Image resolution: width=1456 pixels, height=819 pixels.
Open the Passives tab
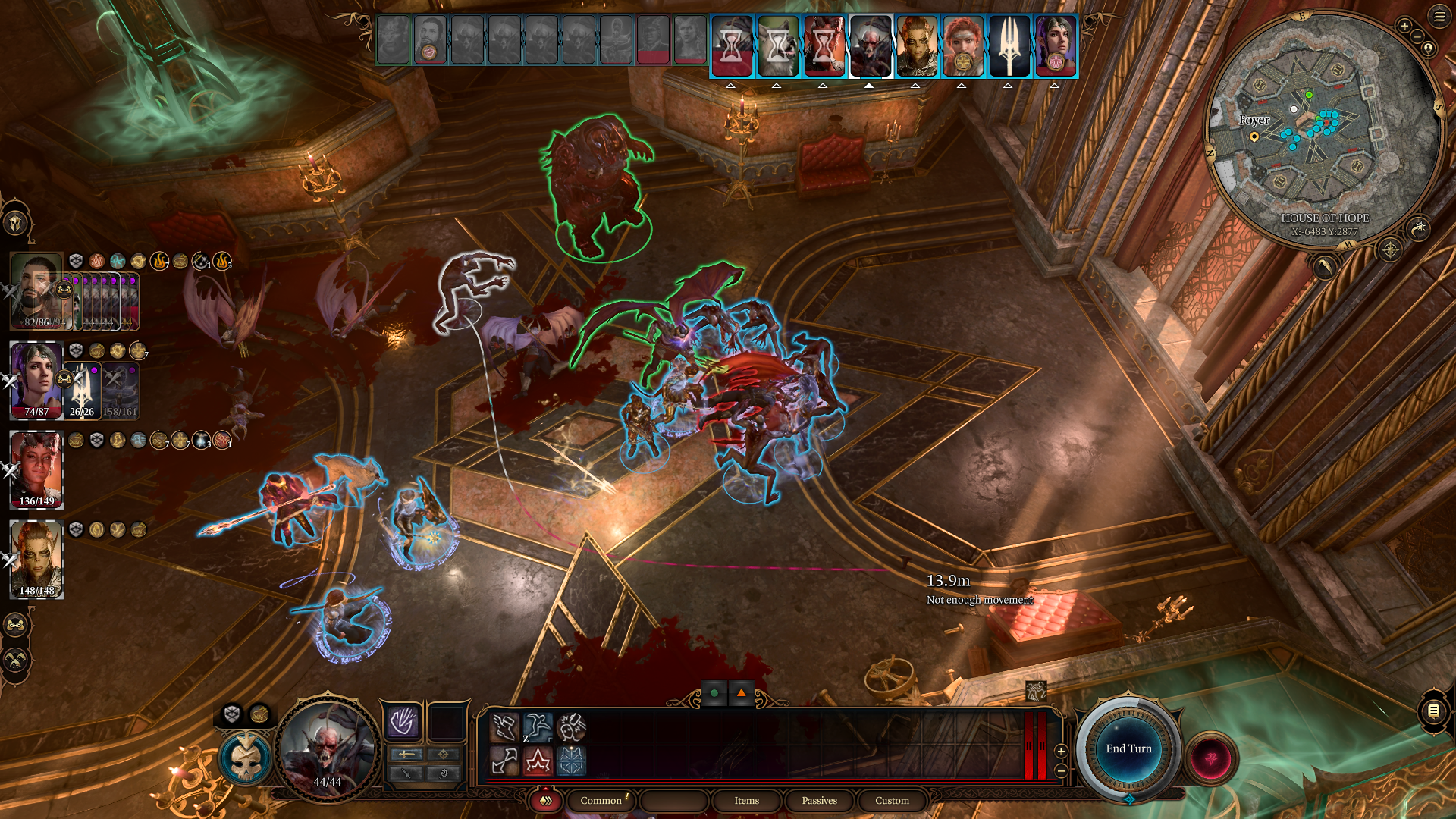pos(819,801)
